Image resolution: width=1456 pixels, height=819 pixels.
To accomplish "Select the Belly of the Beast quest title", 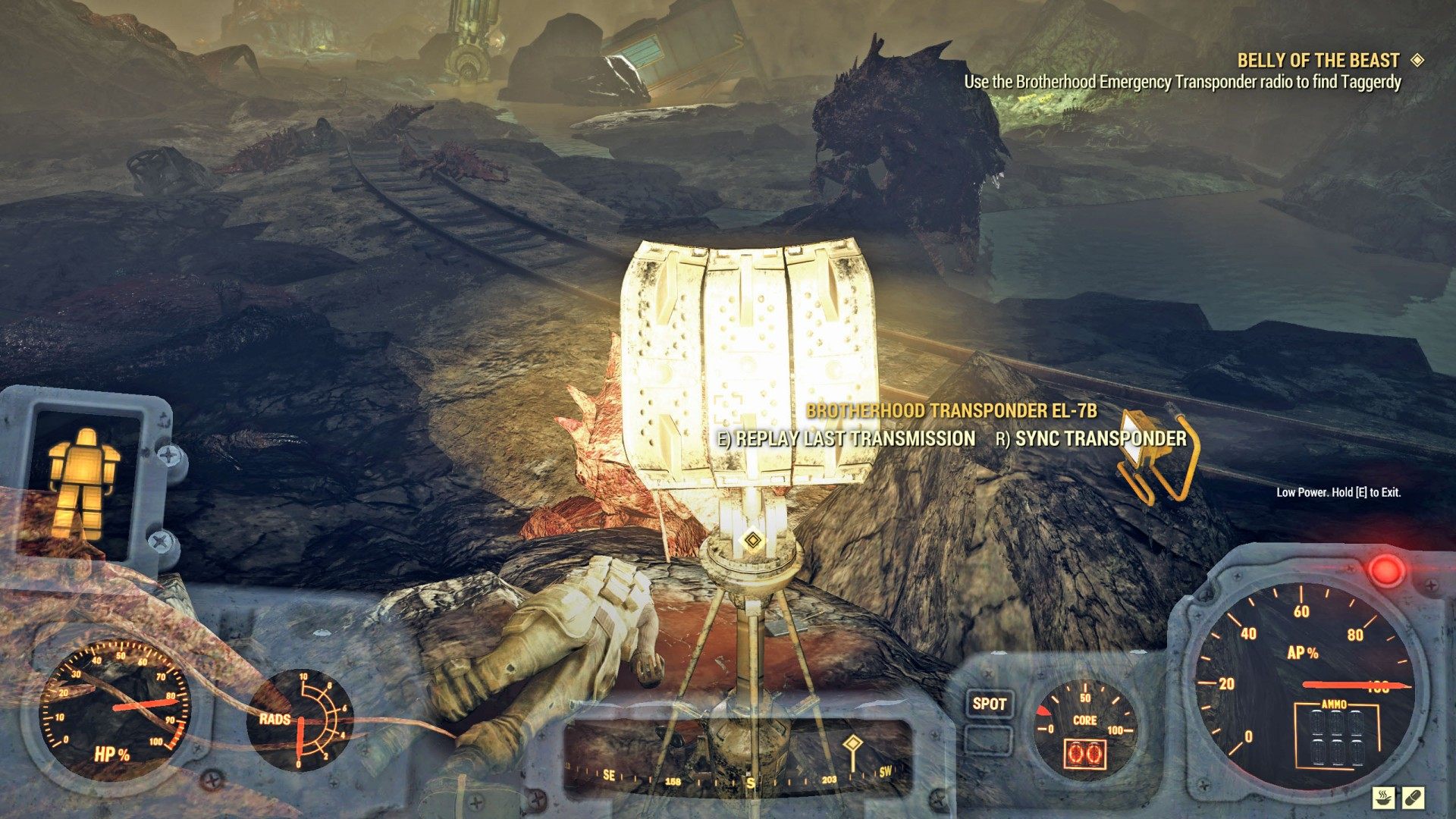I will pyautogui.click(x=1318, y=61).
